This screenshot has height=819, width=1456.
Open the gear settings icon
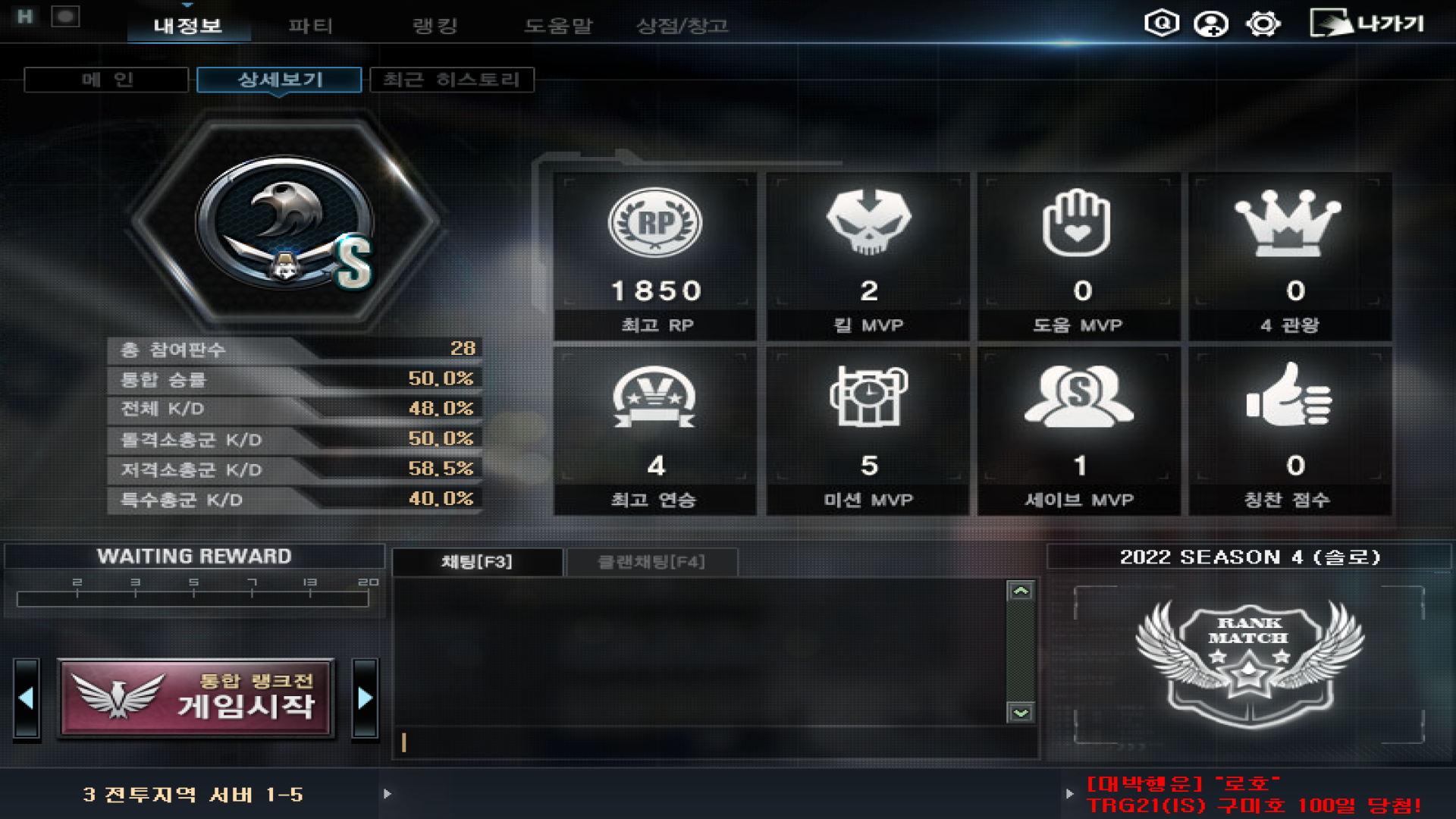click(x=1263, y=24)
